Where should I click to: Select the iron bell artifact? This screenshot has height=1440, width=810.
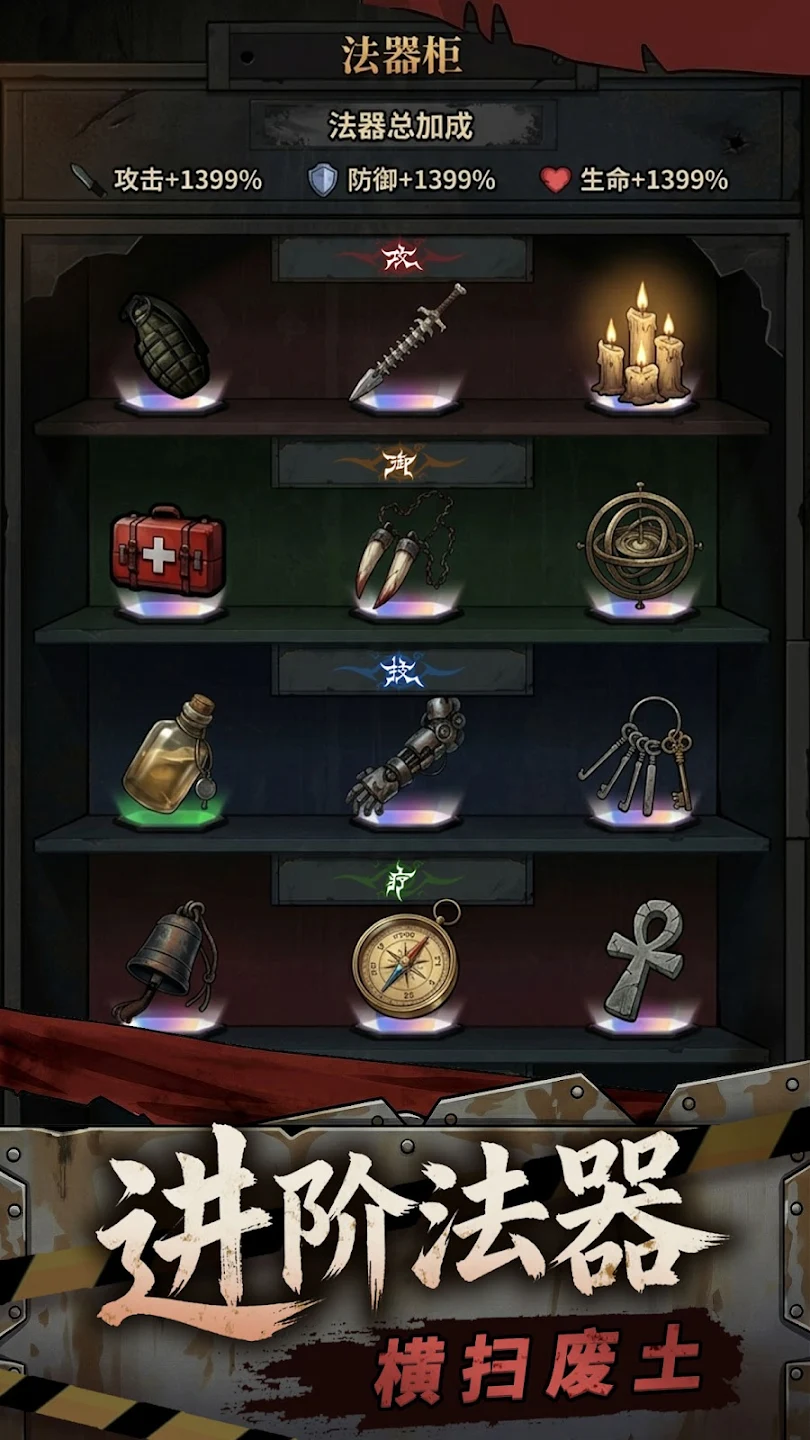tap(165, 962)
